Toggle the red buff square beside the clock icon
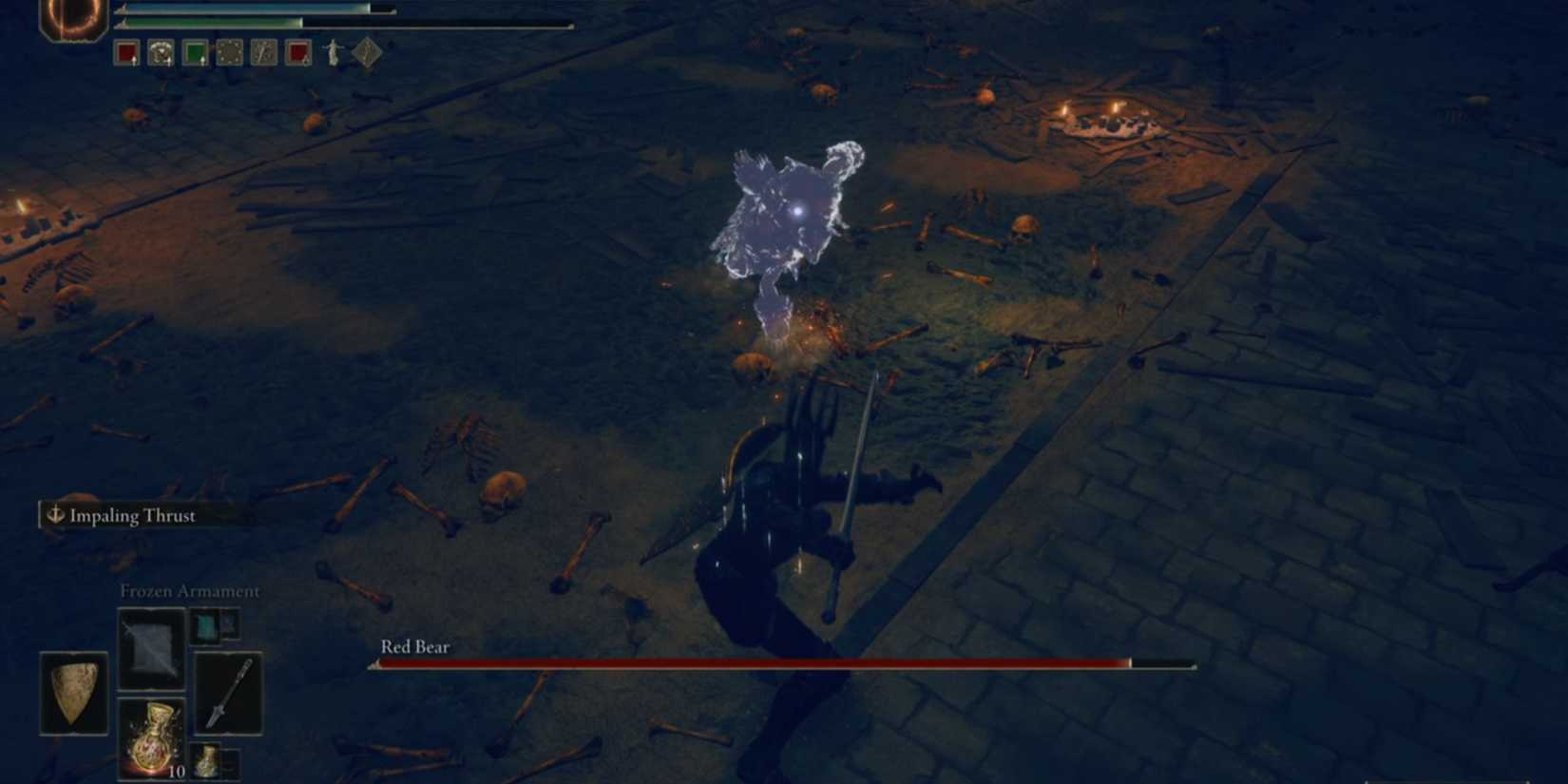Viewport: 1568px width, 784px height. (298, 52)
